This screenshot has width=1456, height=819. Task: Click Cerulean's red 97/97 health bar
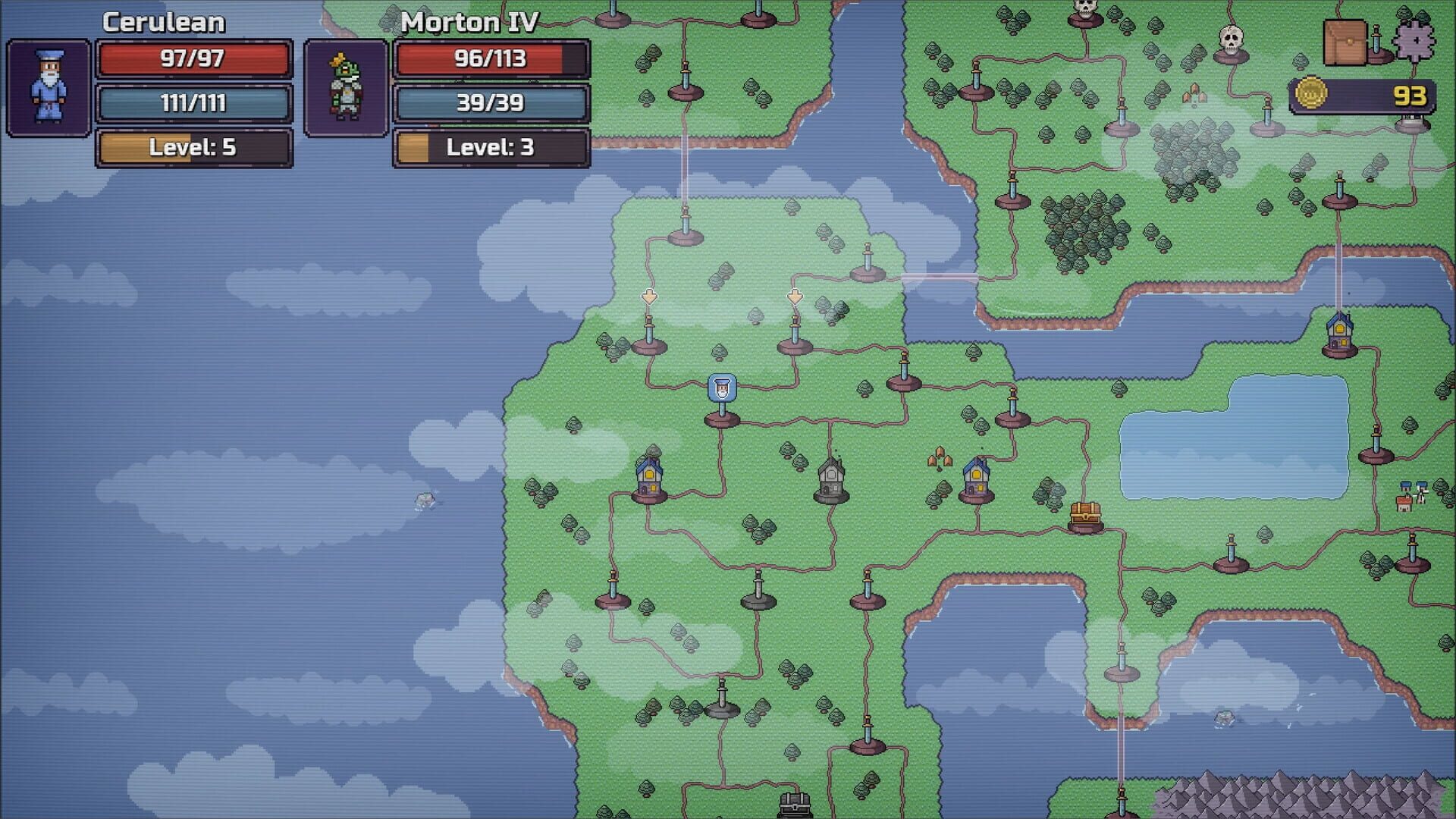point(192,61)
